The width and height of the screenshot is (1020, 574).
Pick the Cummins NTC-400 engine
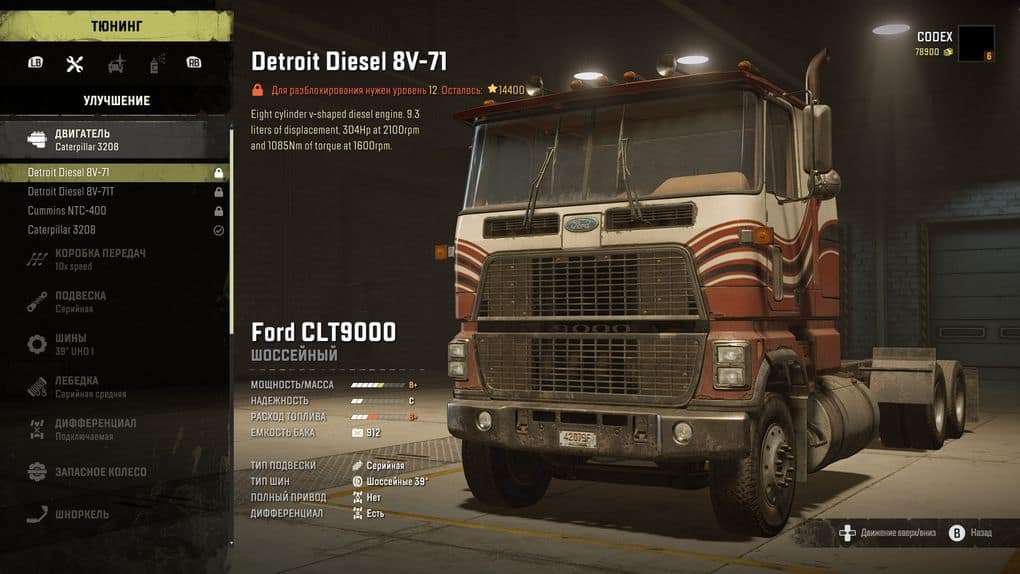[115, 211]
